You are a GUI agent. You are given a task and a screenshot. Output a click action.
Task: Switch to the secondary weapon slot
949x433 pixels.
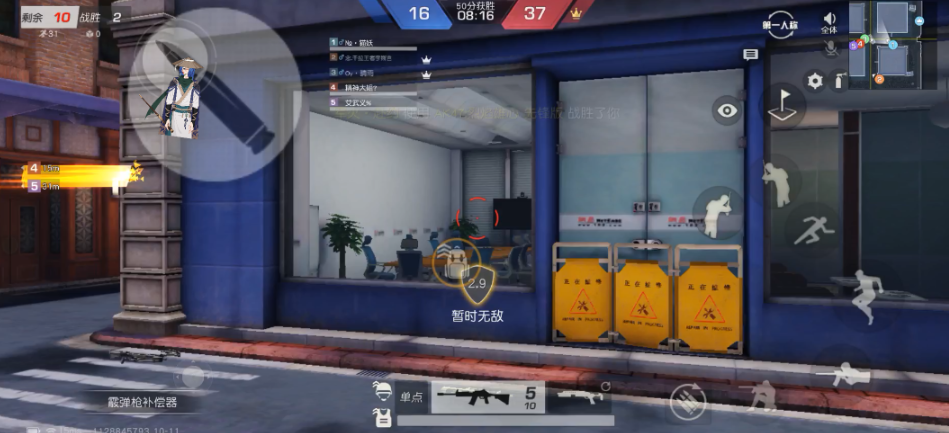coord(582,396)
